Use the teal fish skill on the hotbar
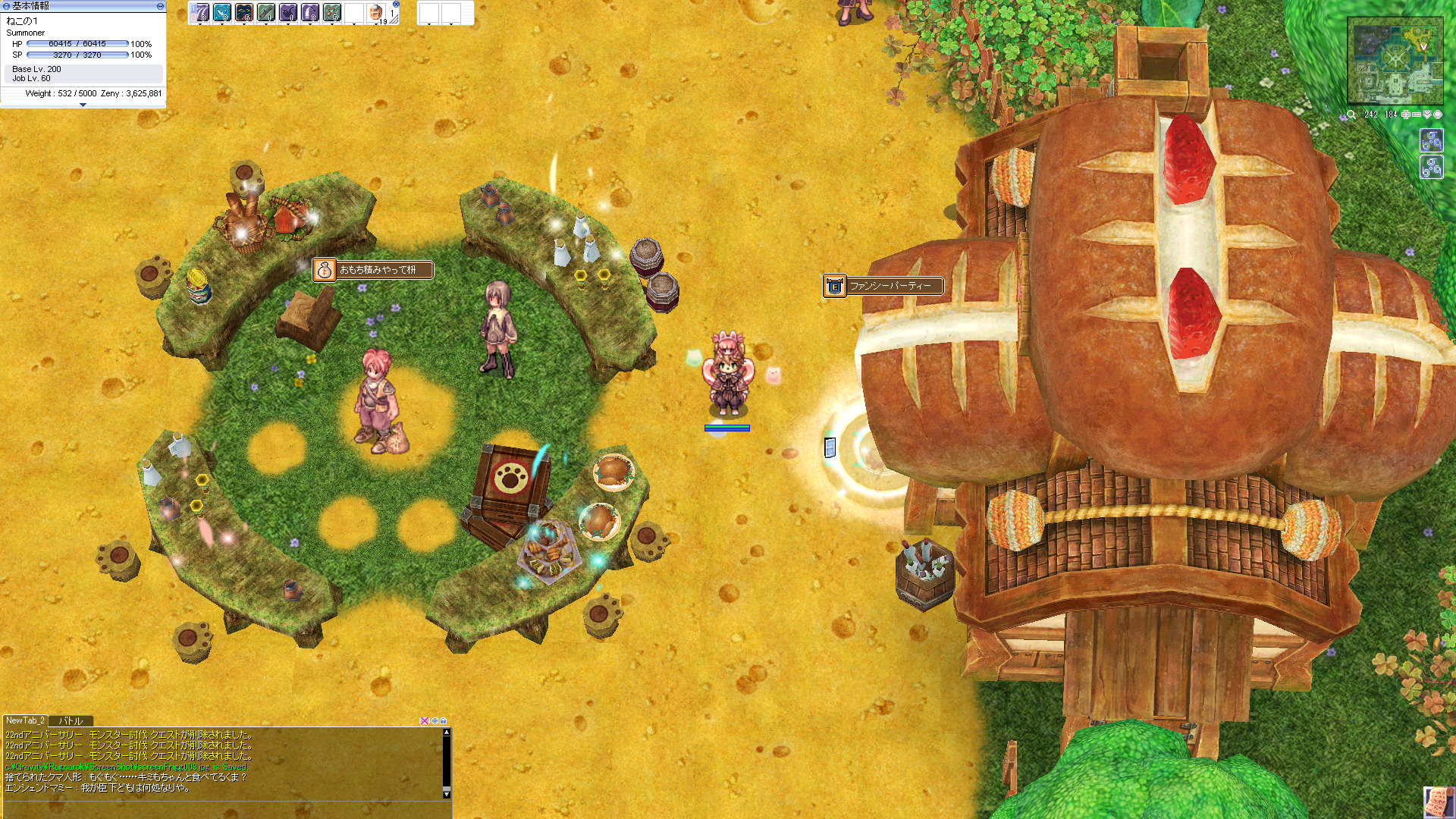Viewport: 1456px width, 819px height. pyautogui.click(x=221, y=12)
